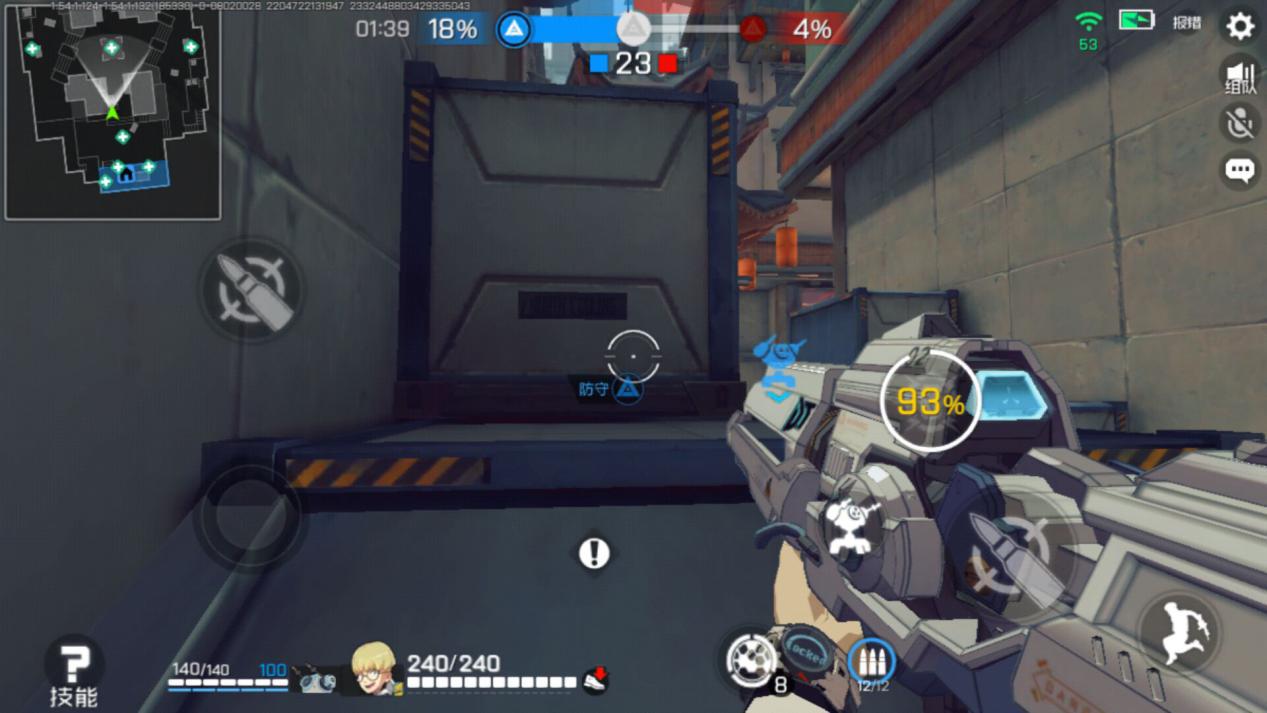This screenshot has width=1267, height=713.
Task: Toggle the 组队 team voice speaker
Action: (1240, 77)
